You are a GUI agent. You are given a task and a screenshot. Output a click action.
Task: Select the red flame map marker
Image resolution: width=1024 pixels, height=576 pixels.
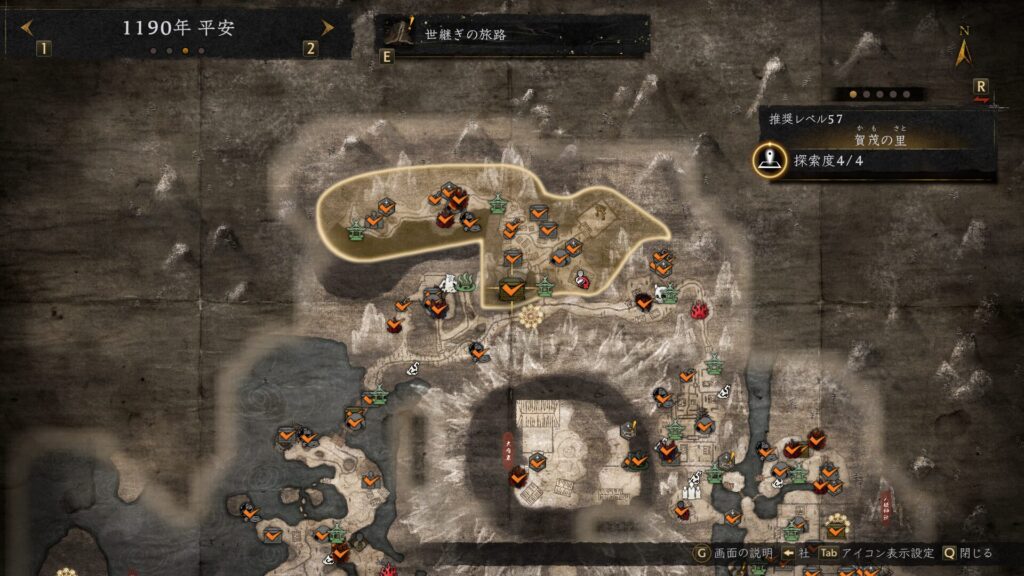700,310
